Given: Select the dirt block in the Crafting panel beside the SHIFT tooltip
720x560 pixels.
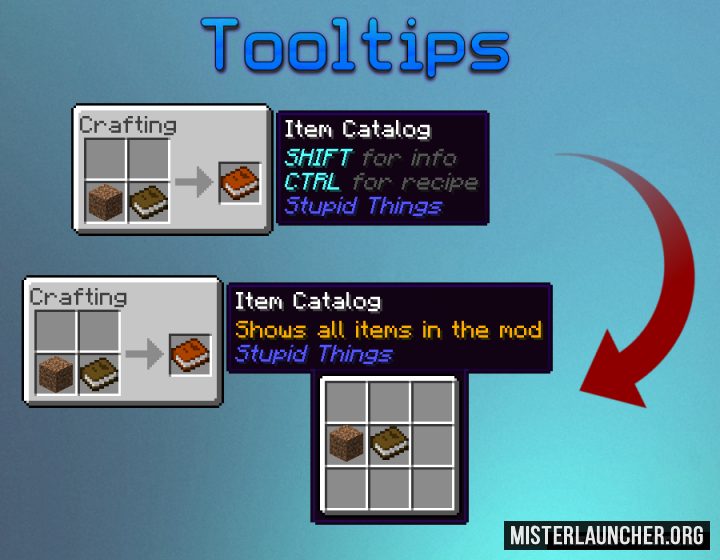Looking at the screenshot, I should (106, 203).
